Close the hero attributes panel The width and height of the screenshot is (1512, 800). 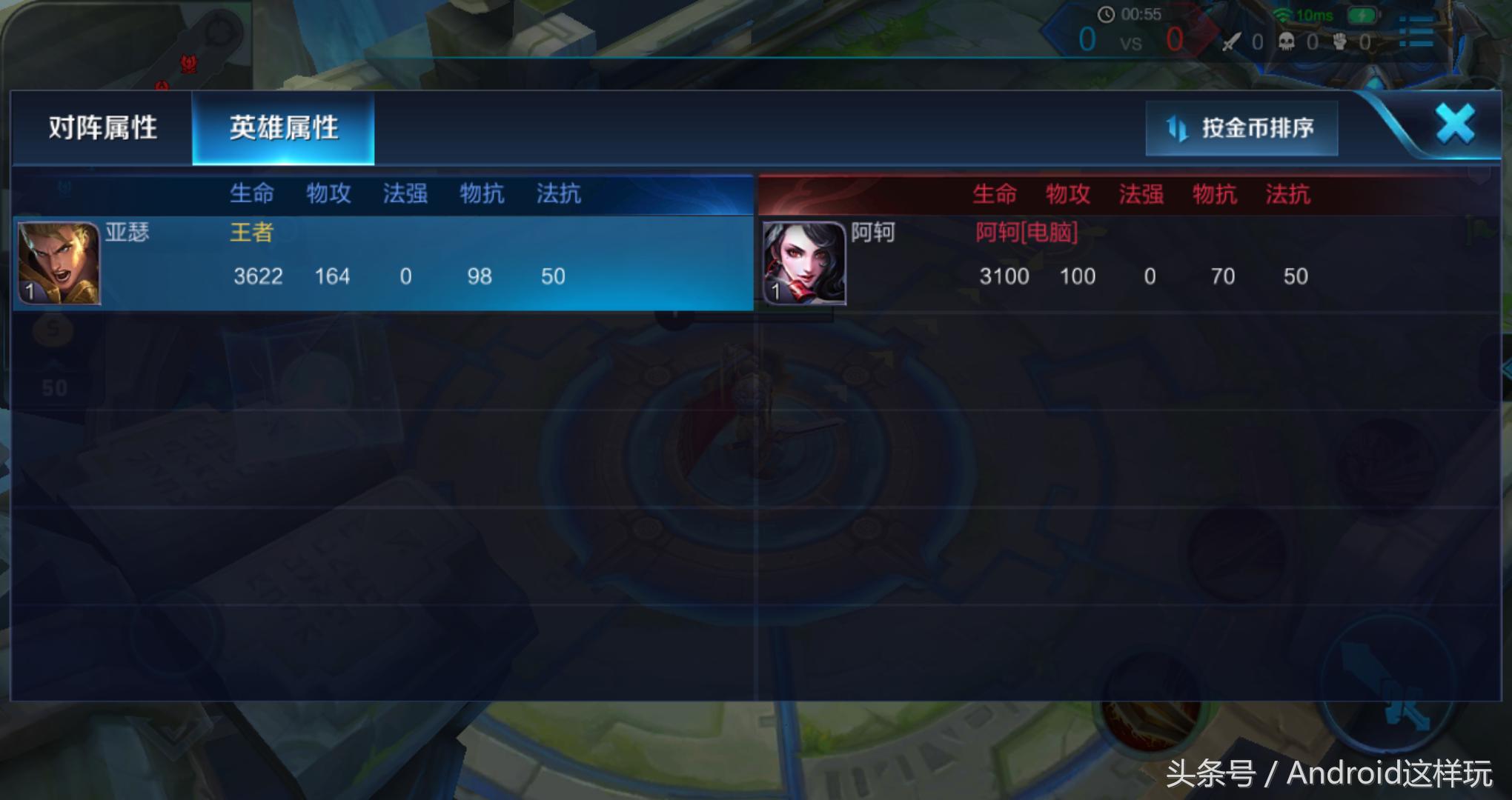1454,124
